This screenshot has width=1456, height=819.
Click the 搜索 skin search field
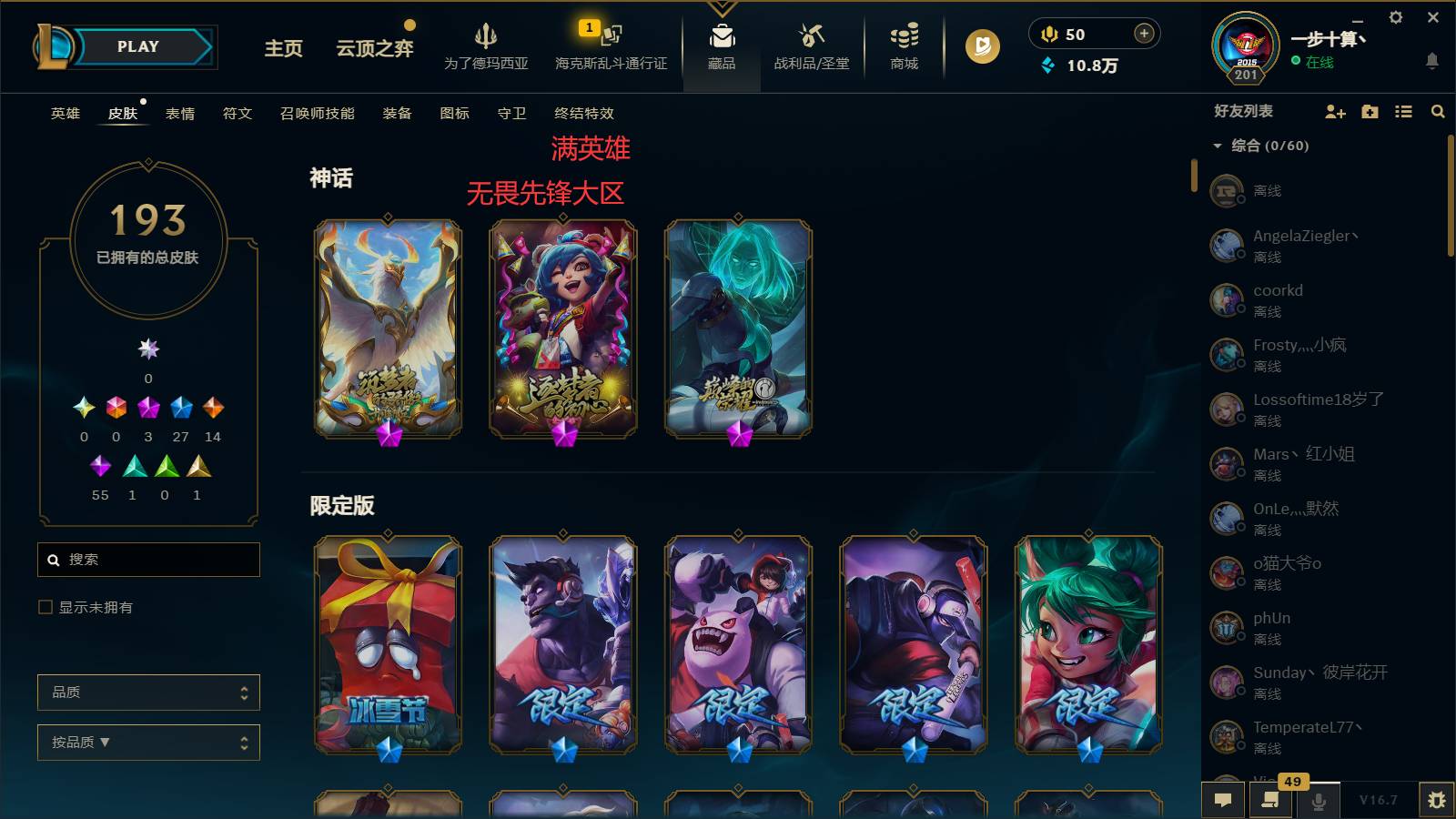point(148,560)
